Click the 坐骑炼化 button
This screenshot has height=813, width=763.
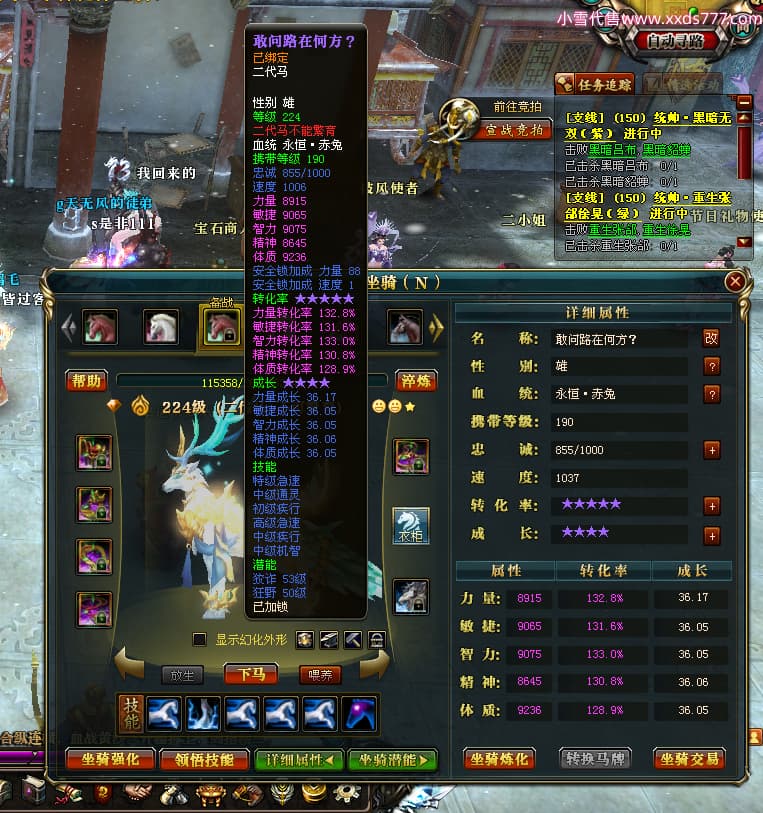pos(500,758)
